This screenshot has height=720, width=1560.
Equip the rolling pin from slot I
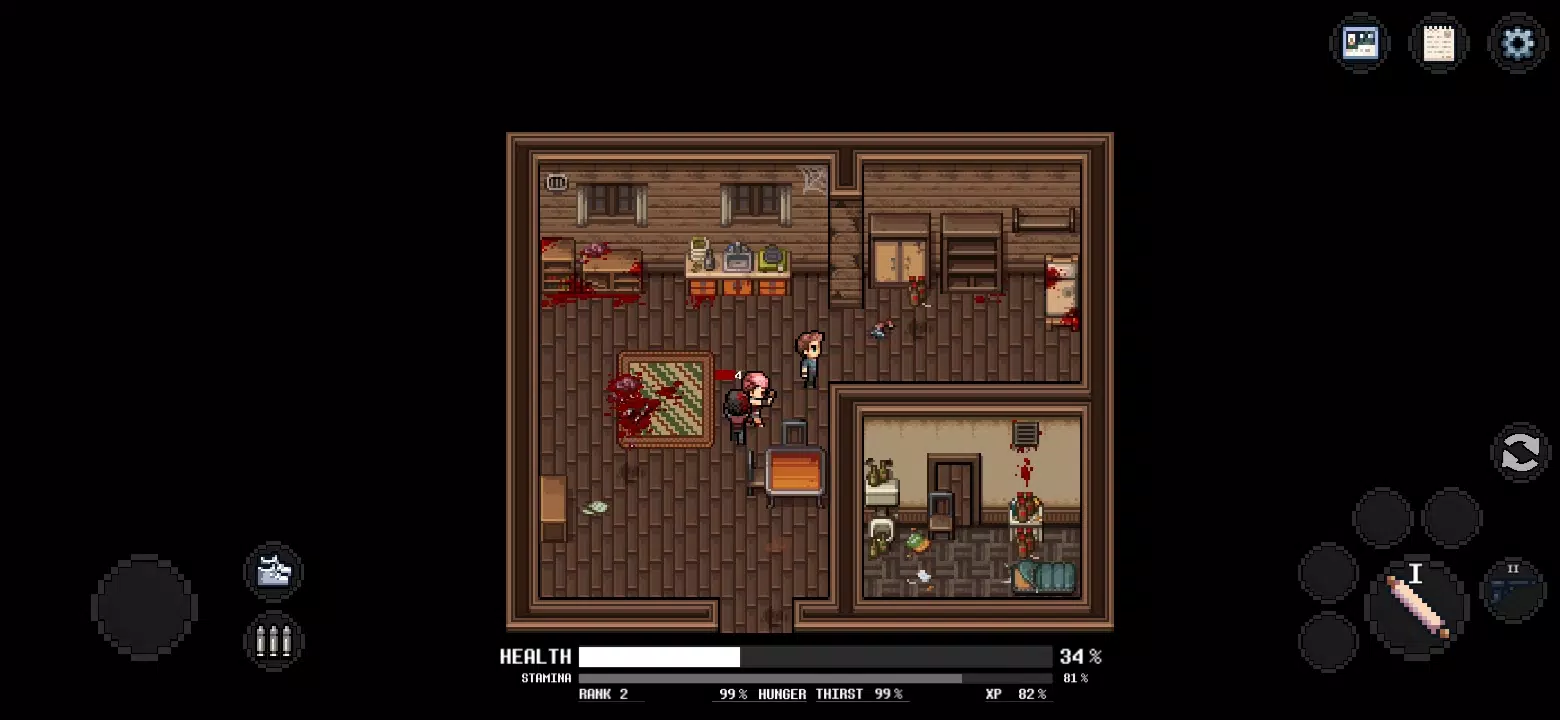[x=1414, y=600]
